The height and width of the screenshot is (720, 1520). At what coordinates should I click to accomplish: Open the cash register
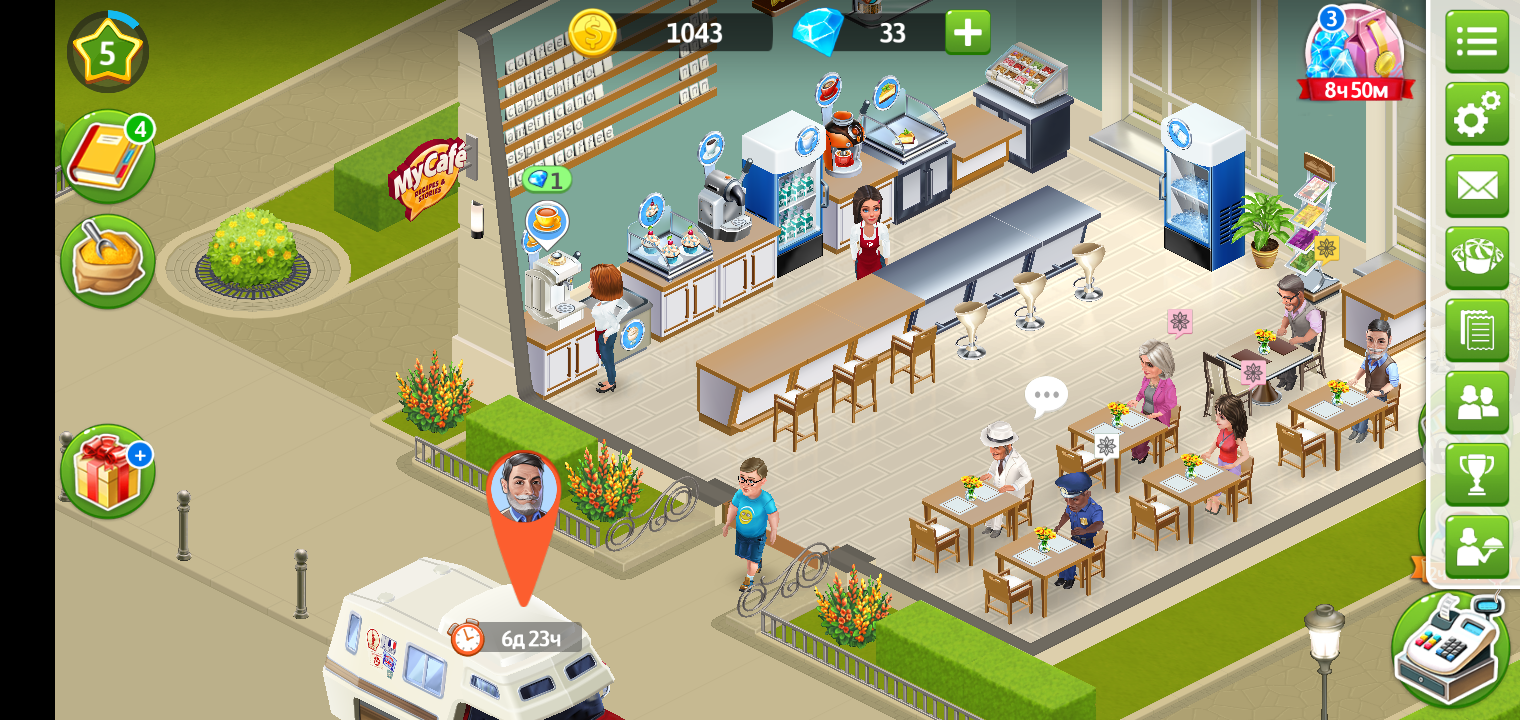(1450, 648)
